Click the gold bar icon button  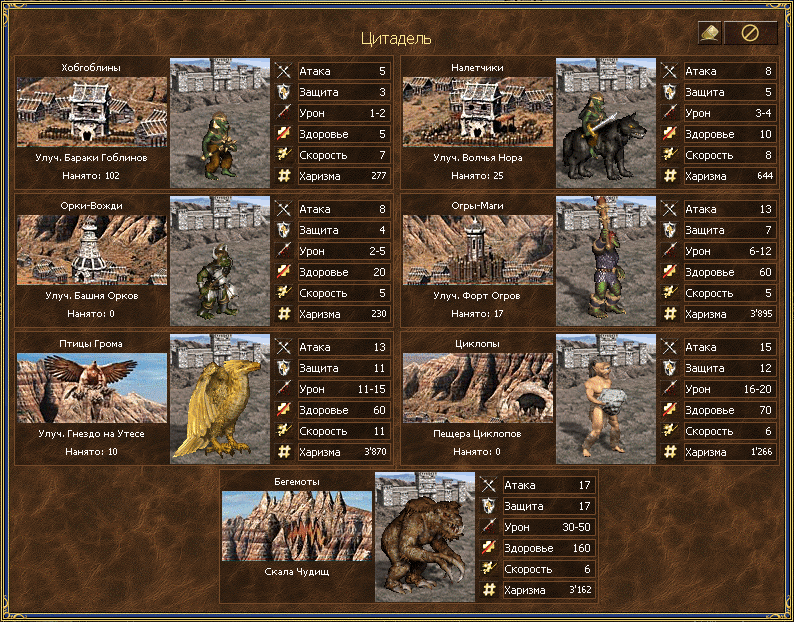[710, 33]
